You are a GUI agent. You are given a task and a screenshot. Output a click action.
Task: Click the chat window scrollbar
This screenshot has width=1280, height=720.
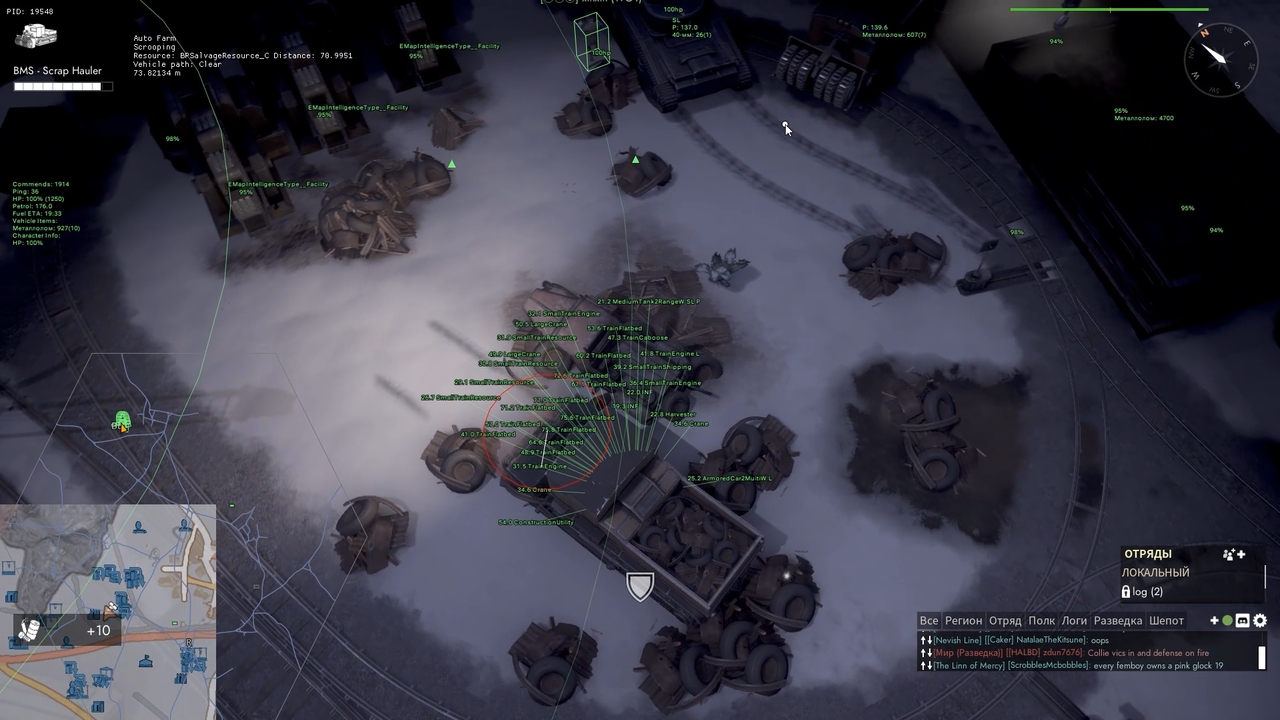pyautogui.click(x=1261, y=655)
